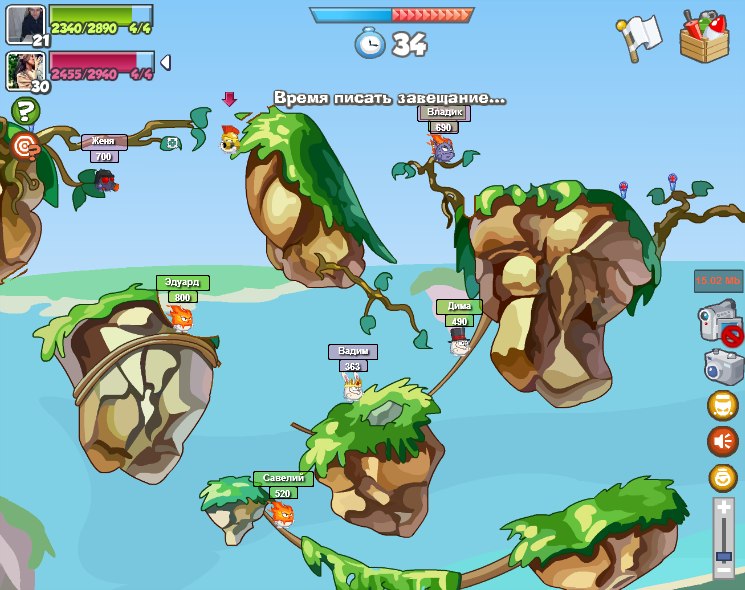The height and width of the screenshot is (590, 745).
Task: Click the white arrow beside the pink team bar
Action: click(x=165, y=62)
